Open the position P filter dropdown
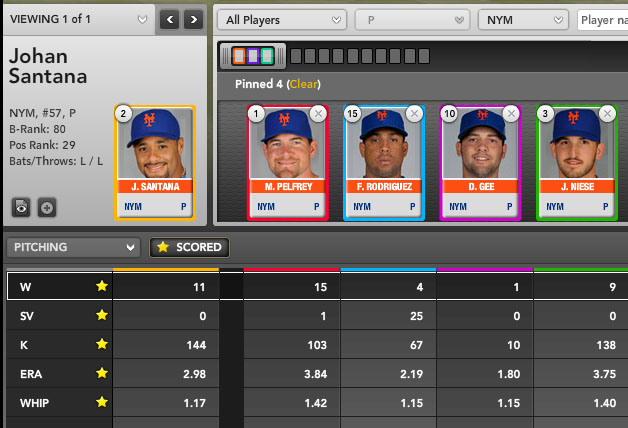628x428 pixels. click(412, 20)
